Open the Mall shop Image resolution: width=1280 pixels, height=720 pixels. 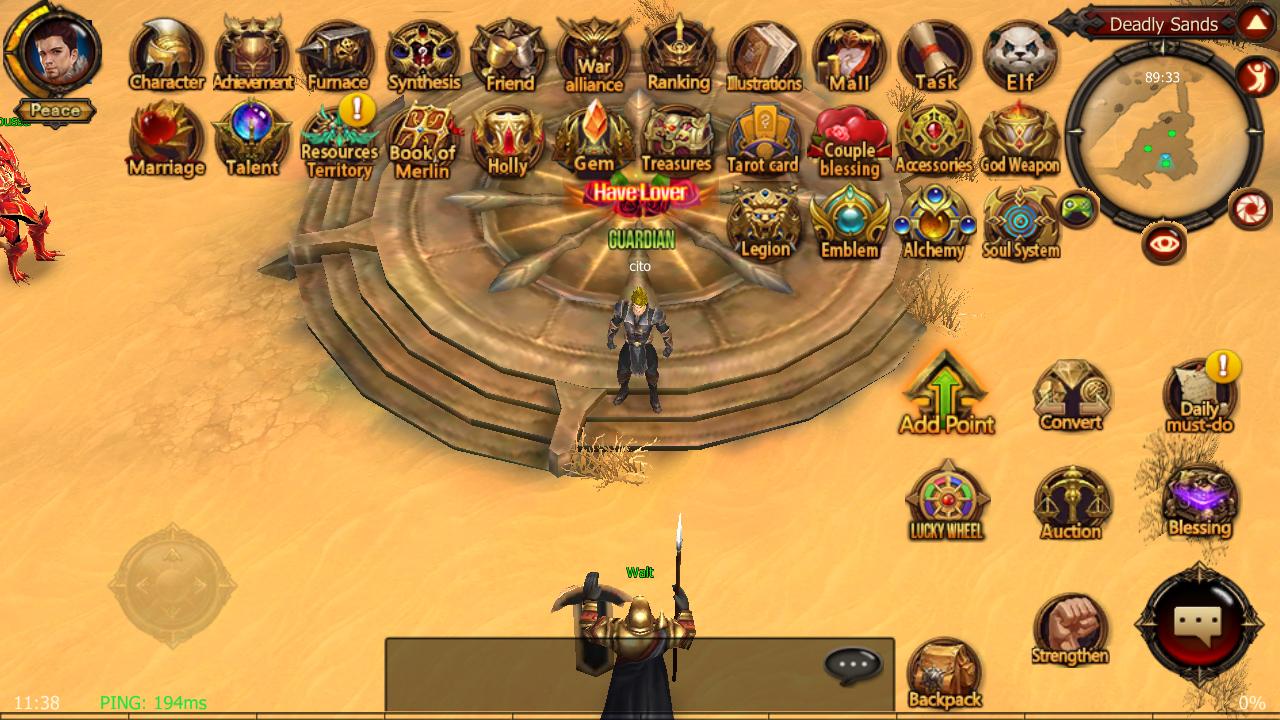849,56
